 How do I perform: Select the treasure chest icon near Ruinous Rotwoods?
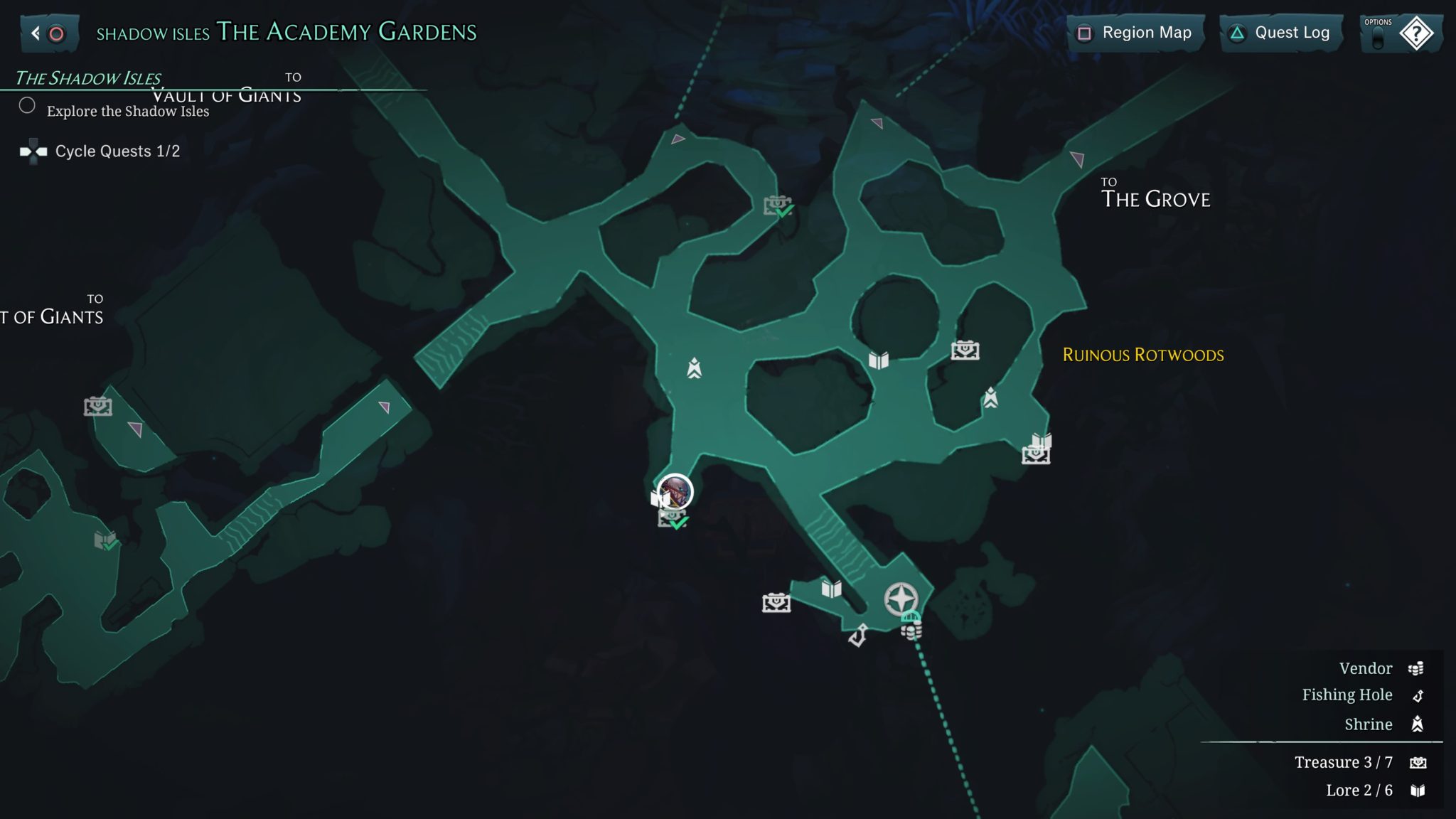(965, 350)
